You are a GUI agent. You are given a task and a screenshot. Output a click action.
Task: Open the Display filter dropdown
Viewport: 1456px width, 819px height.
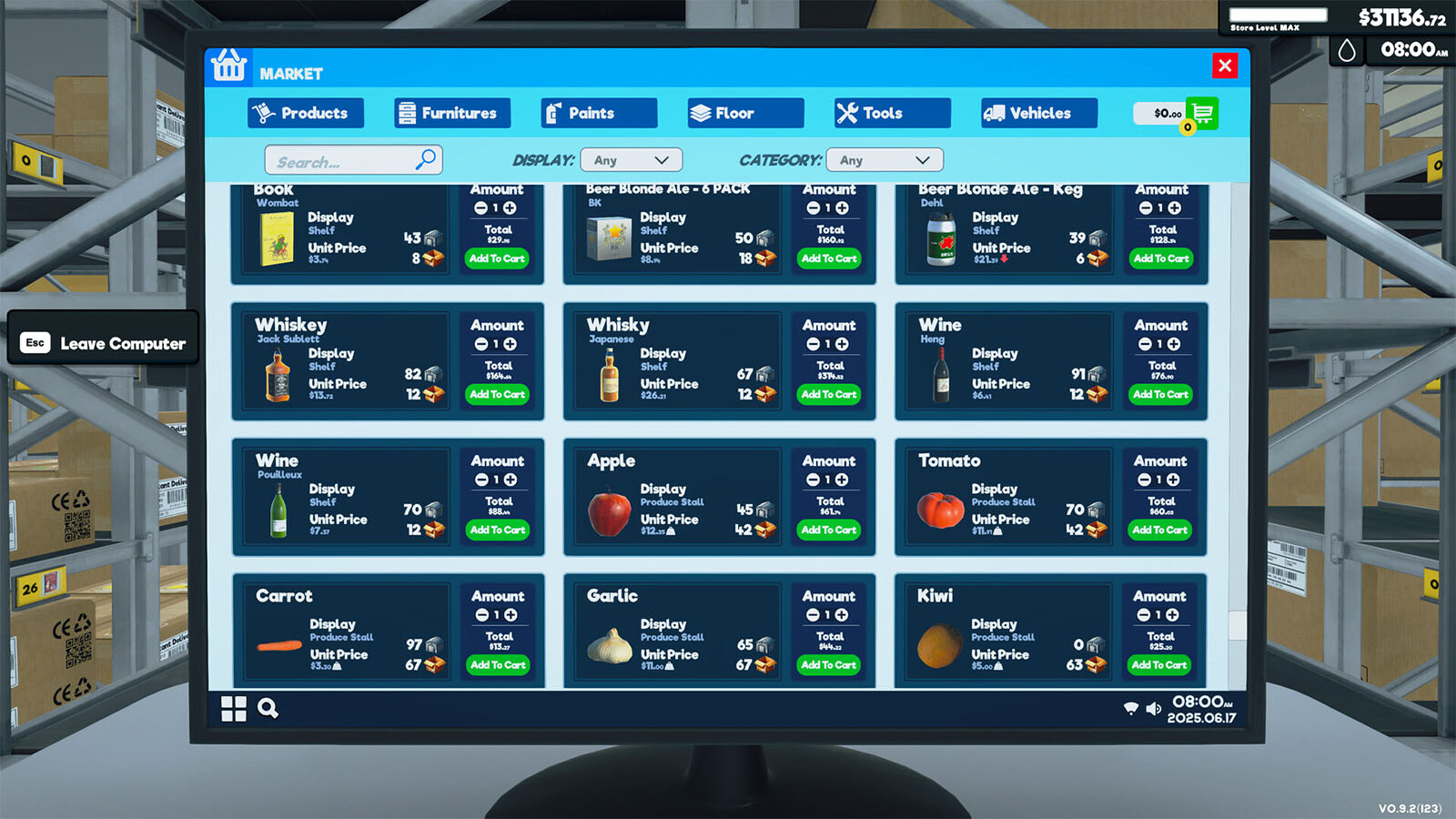coord(632,160)
